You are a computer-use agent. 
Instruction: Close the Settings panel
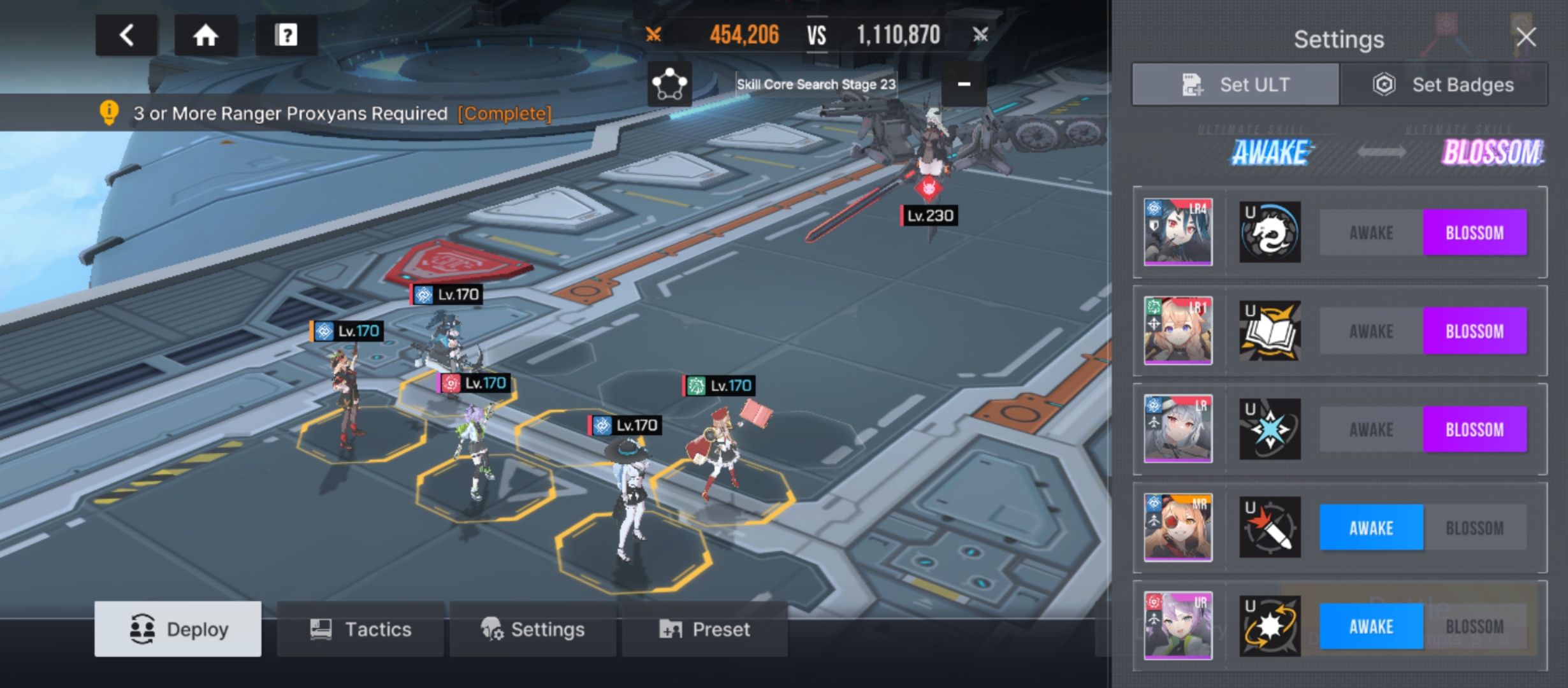(x=1527, y=37)
